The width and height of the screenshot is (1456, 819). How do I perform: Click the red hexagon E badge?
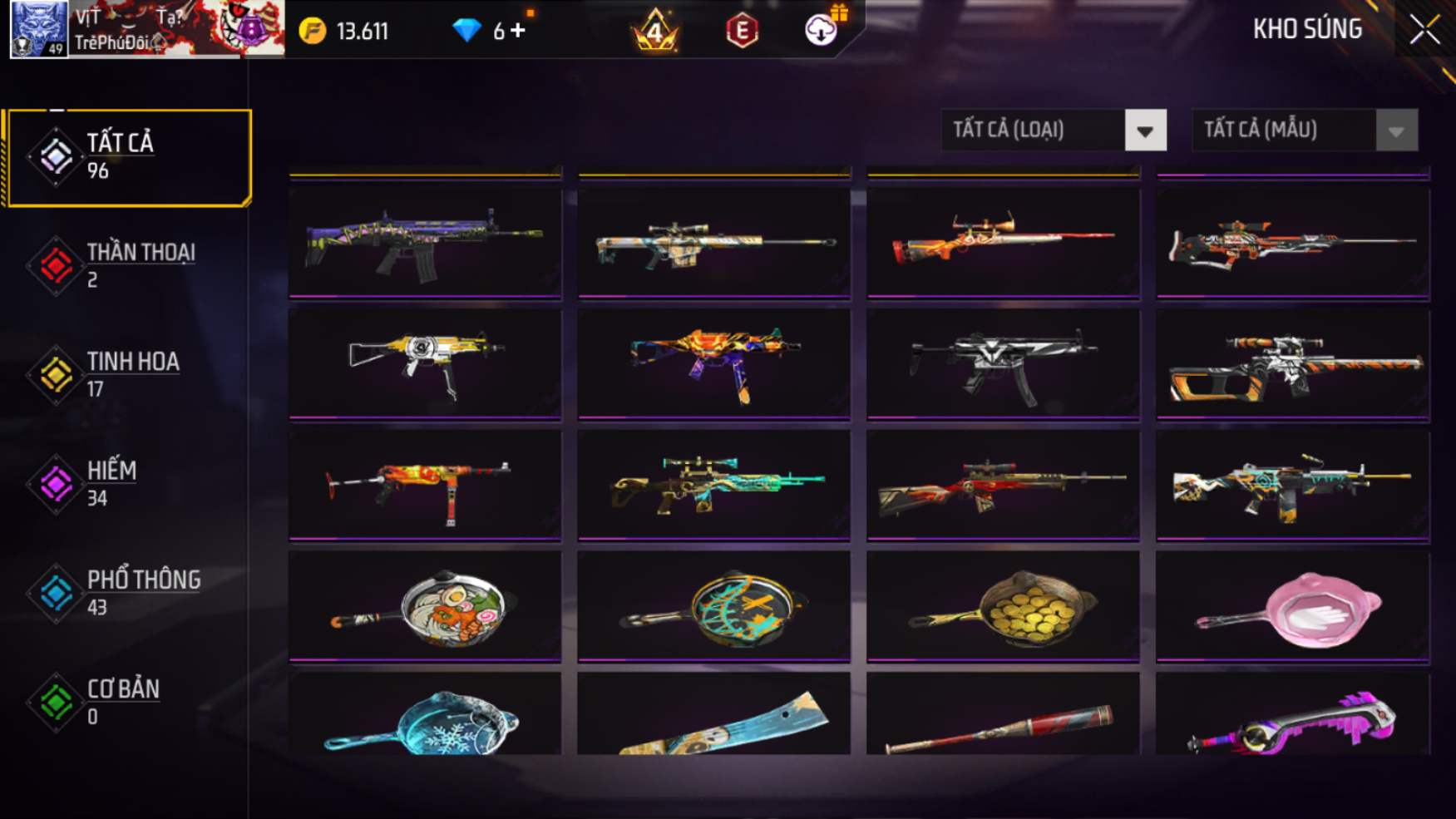tap(742, 32)
